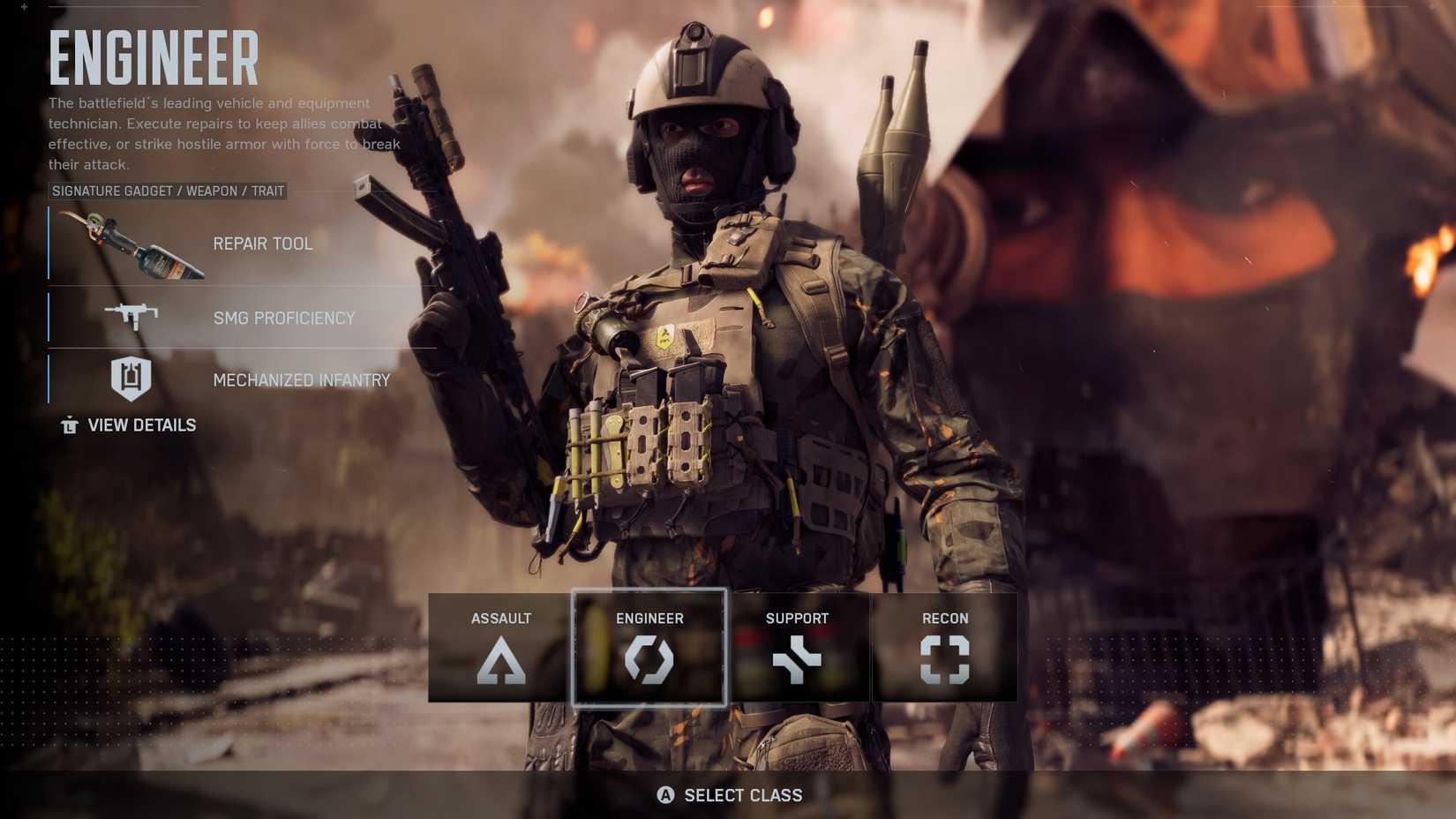Viewport: 1456px width, 819px height.
Task: Select the Support class icon
Action: tap(797, 662)
